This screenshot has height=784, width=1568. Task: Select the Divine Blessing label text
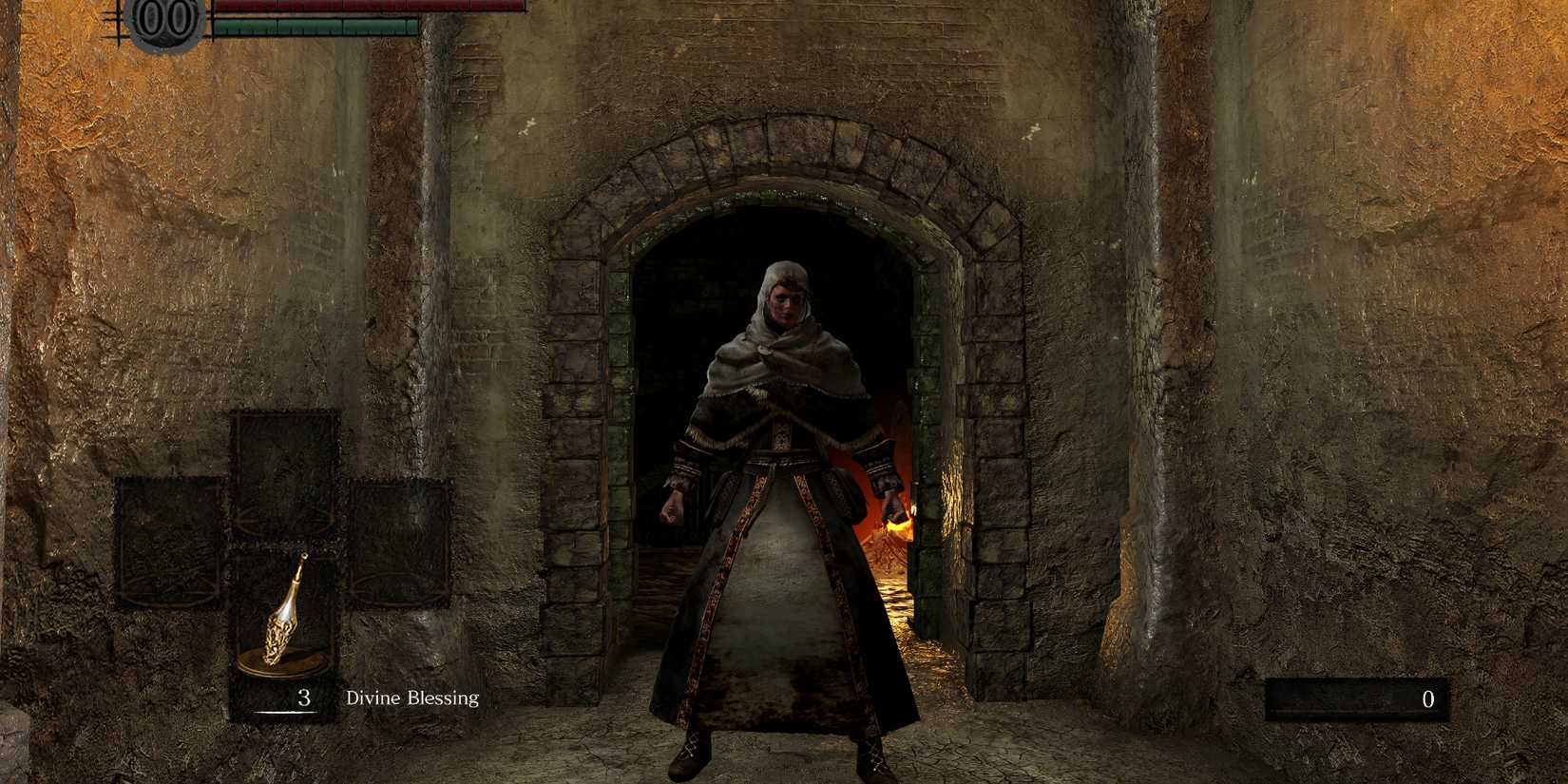click(411, 697)
